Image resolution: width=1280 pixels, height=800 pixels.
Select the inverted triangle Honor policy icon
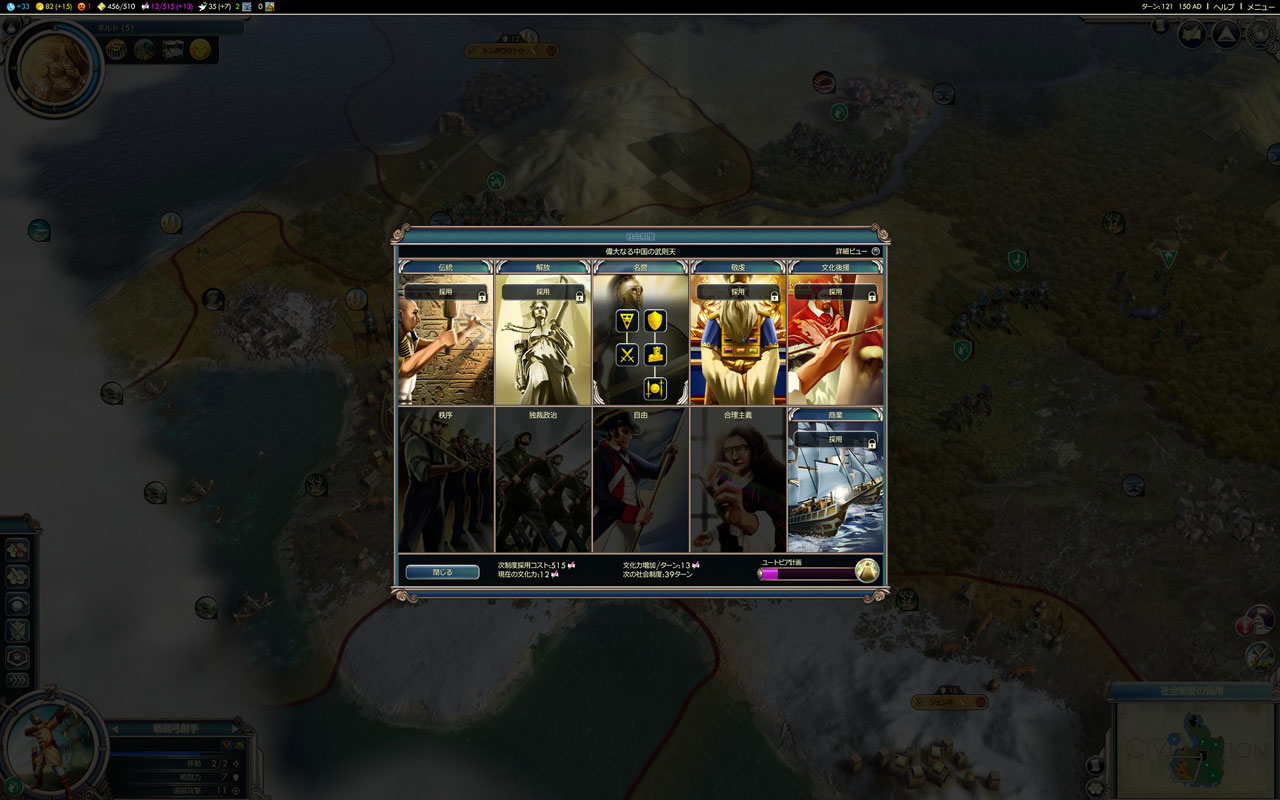(x=627, y=321)
